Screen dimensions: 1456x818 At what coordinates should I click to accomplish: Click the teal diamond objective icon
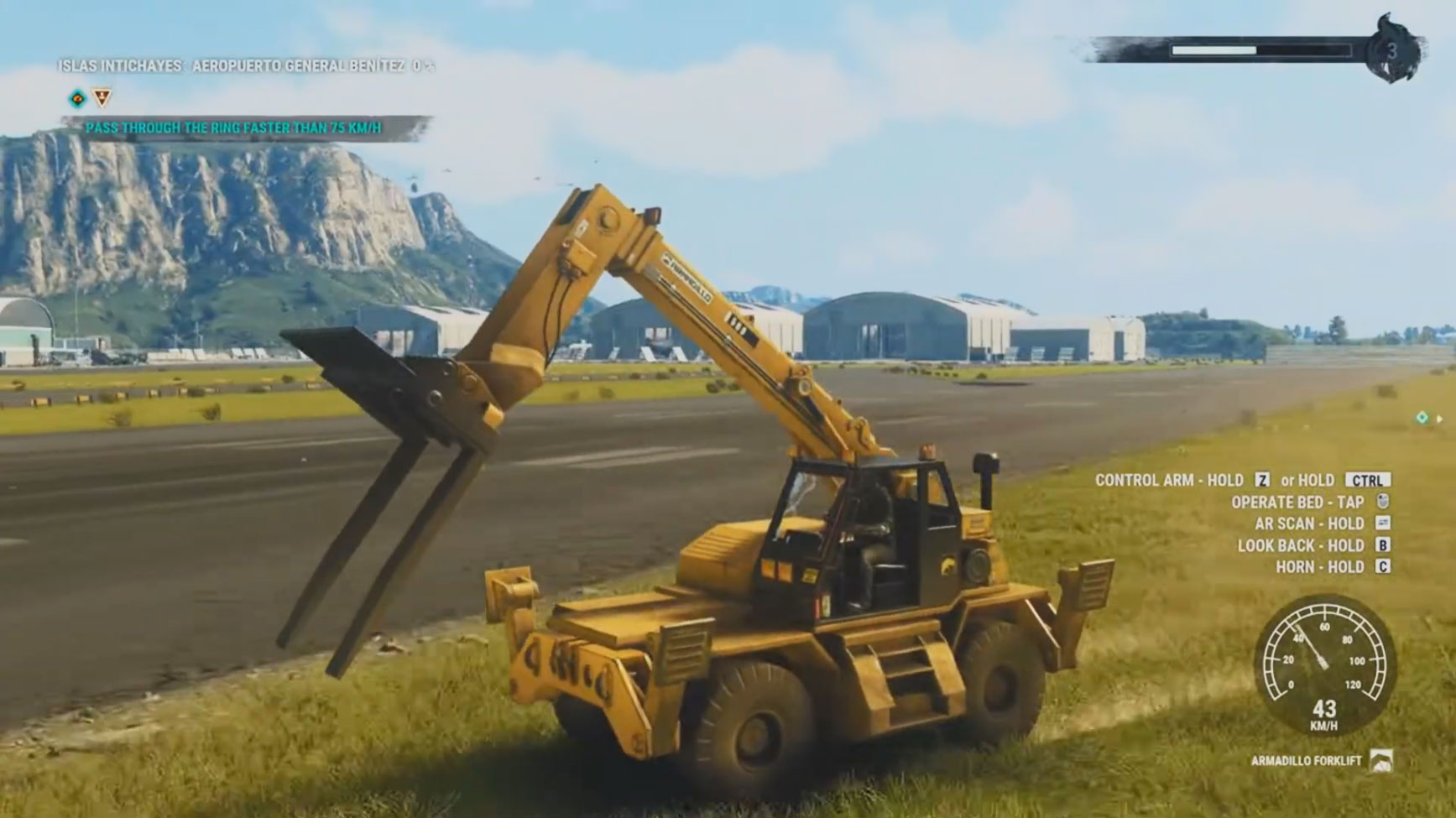pyautogui.click(x=77, y=99)
